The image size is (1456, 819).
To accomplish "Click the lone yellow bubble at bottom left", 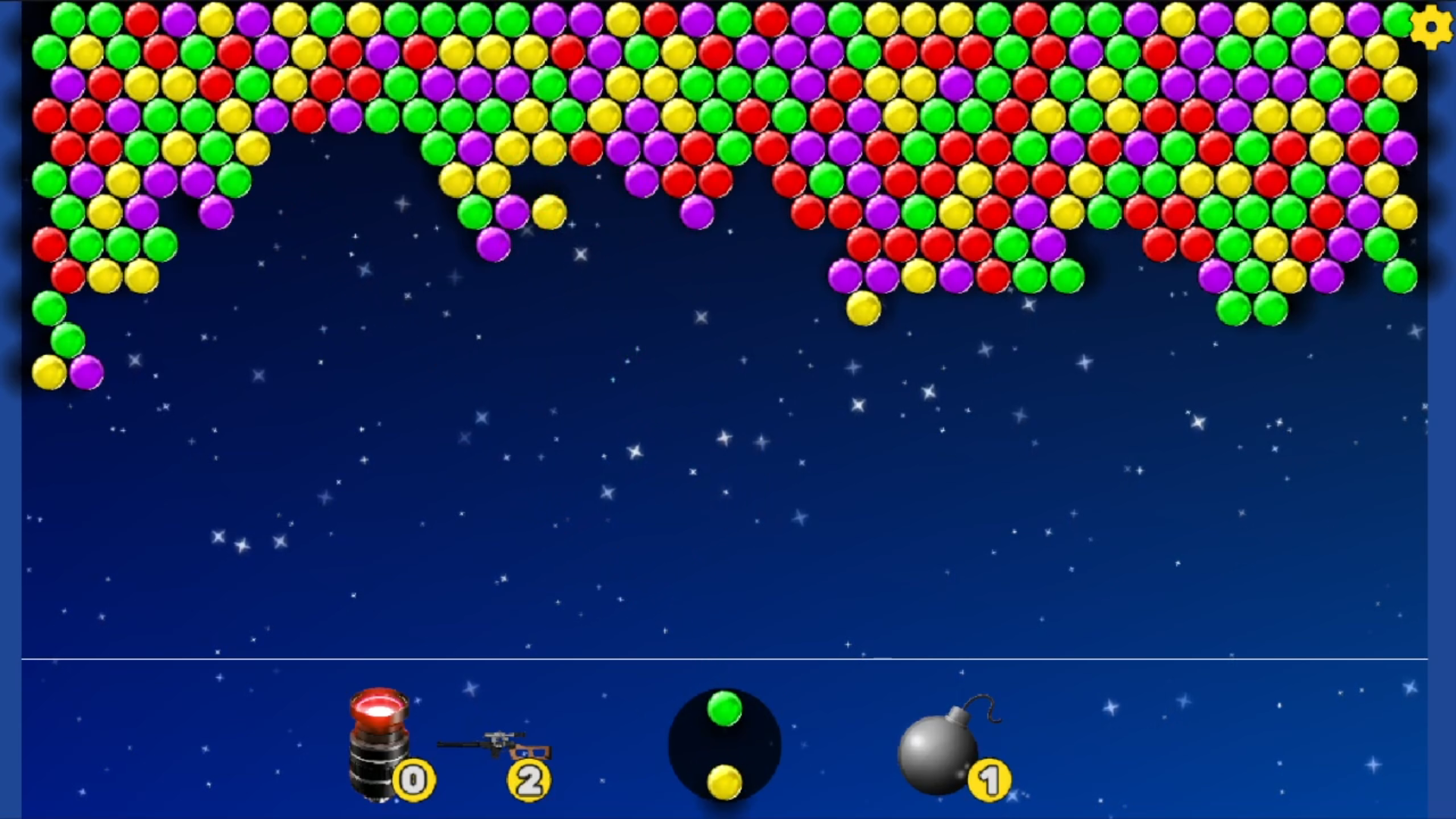I will coord(48,372).
